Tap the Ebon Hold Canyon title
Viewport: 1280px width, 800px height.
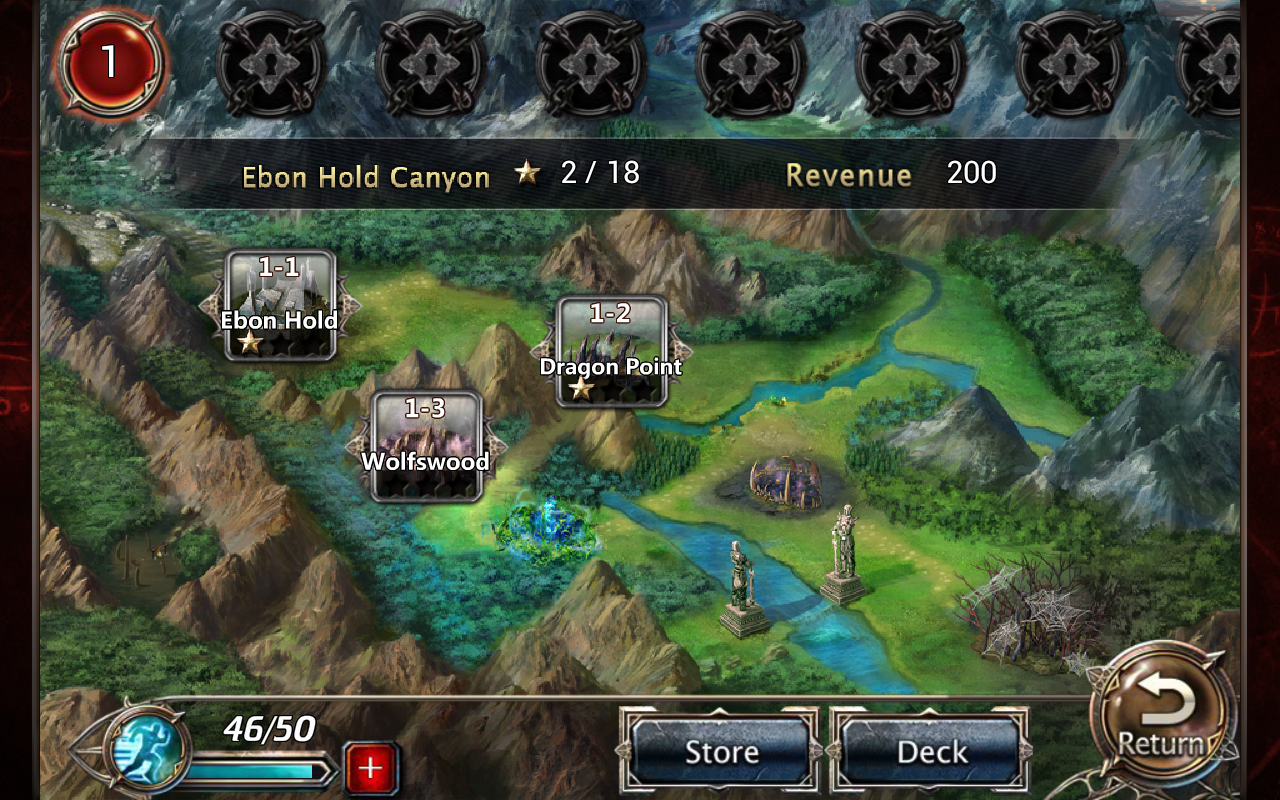click(365, 175)
